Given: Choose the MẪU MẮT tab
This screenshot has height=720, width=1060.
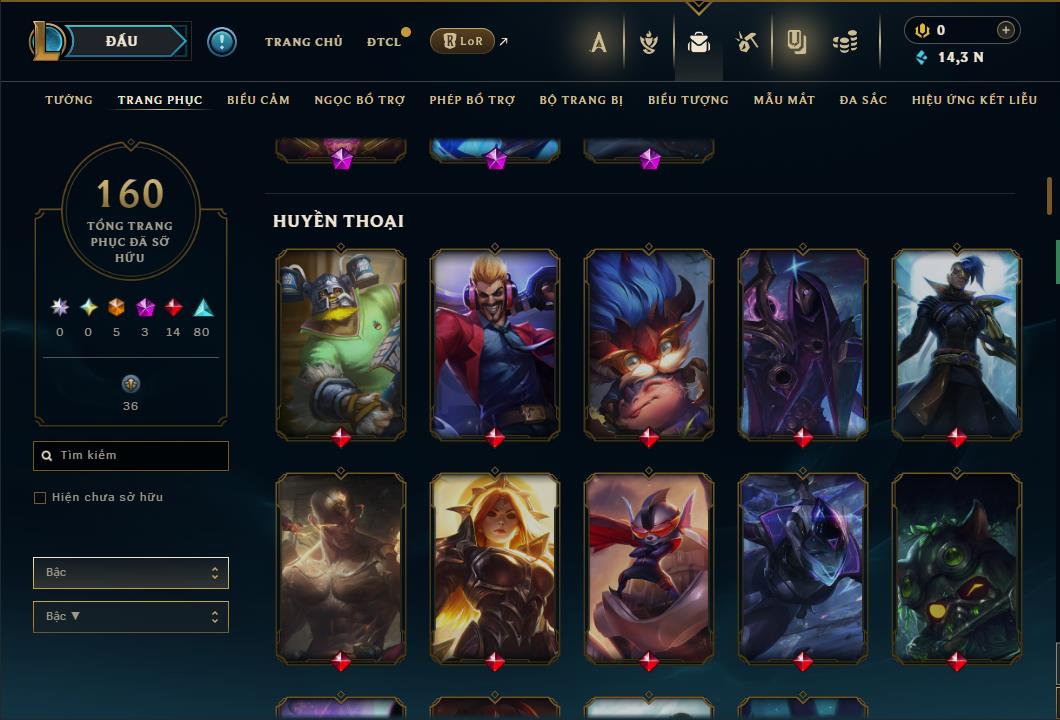Looking at the screenshot, I should point(784,100).
